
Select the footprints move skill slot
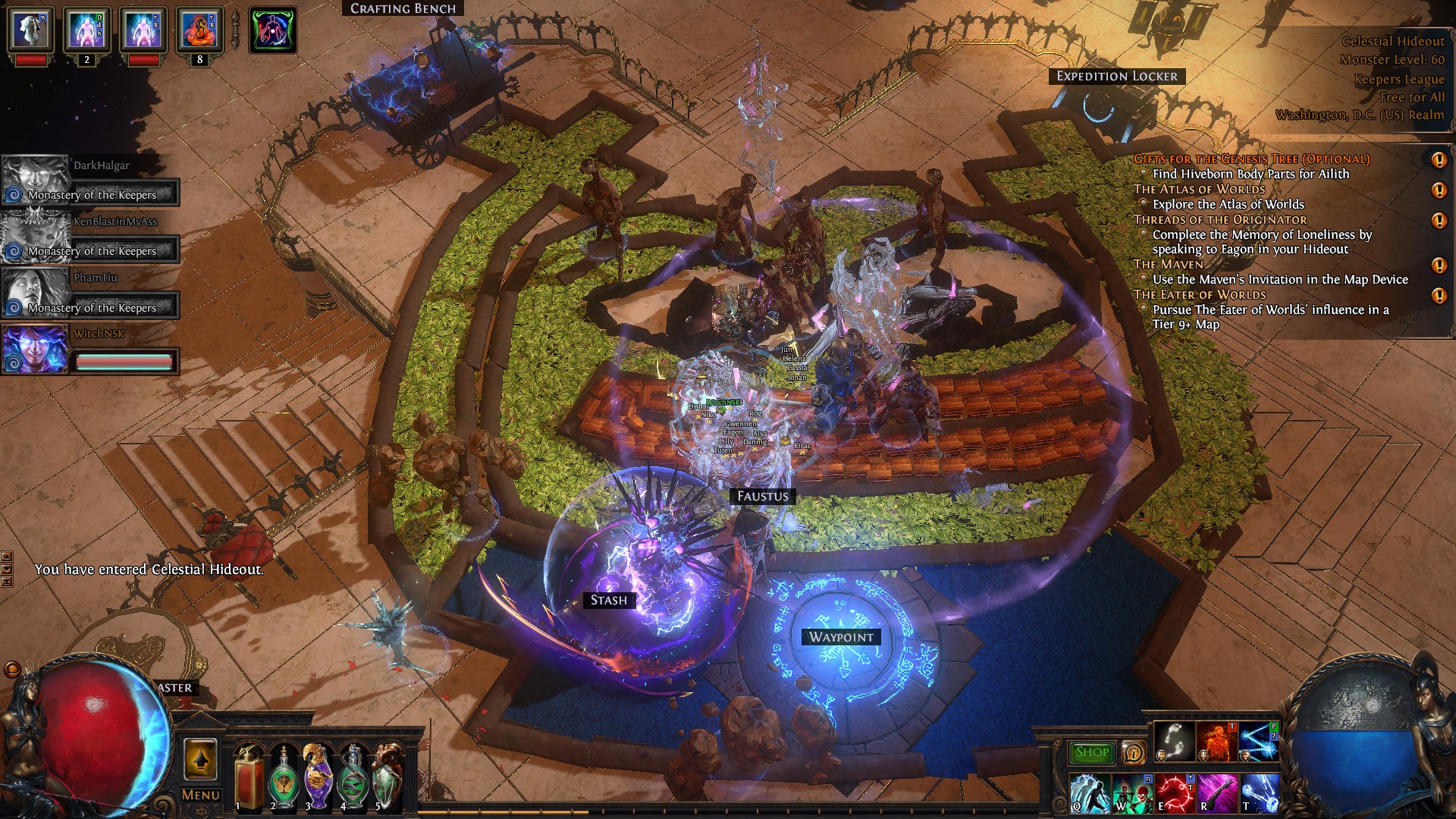click(x=1175, y=742)
